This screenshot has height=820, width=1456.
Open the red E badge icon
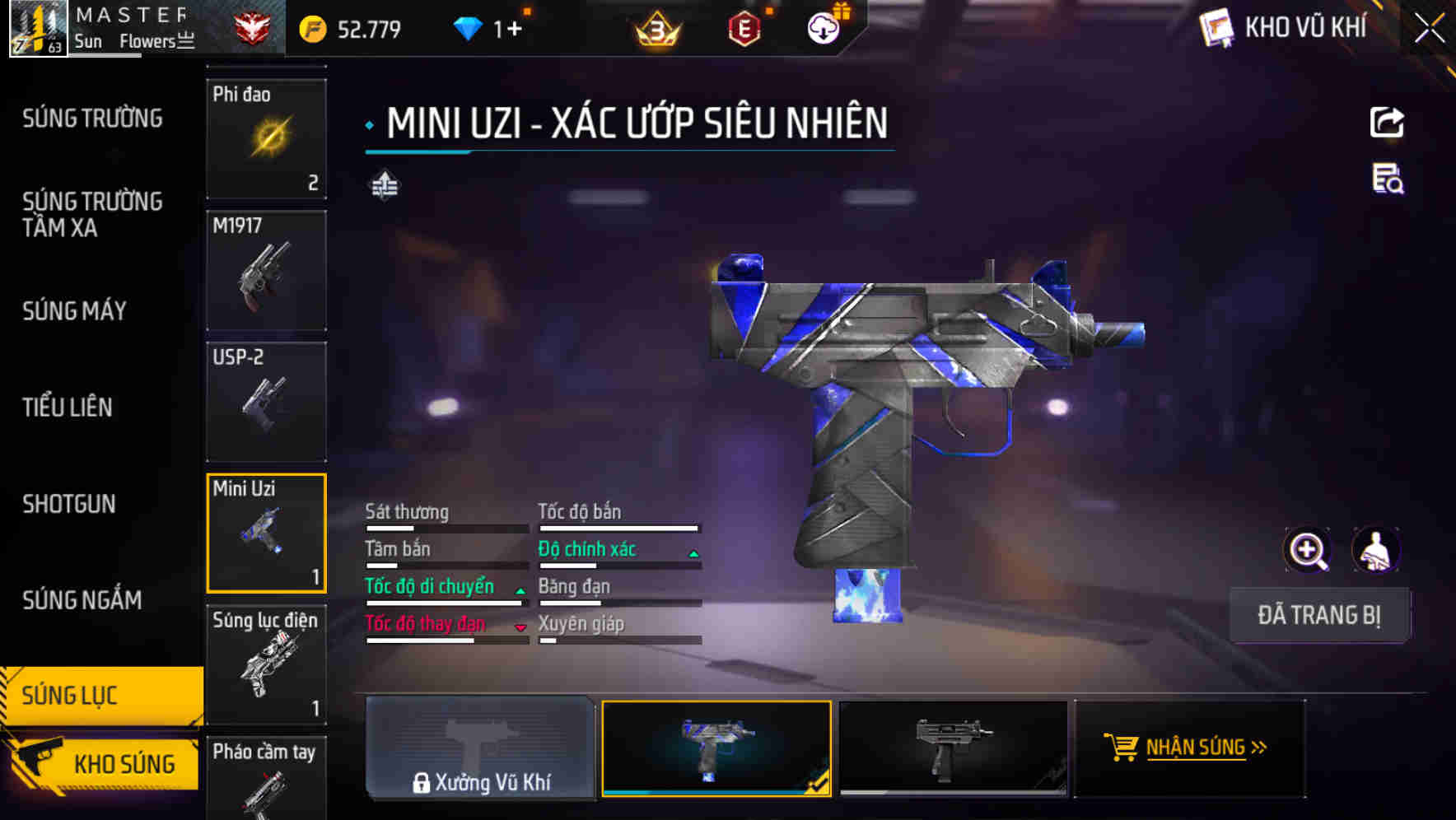pos(744,28)
